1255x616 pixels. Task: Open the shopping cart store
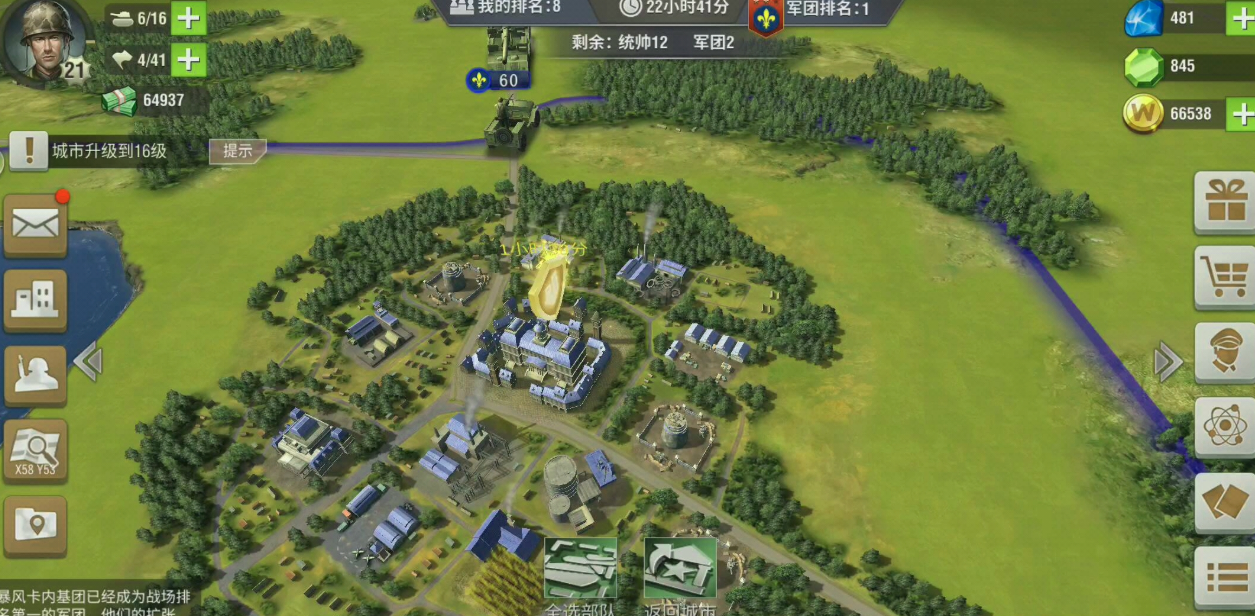(1225, 277)
